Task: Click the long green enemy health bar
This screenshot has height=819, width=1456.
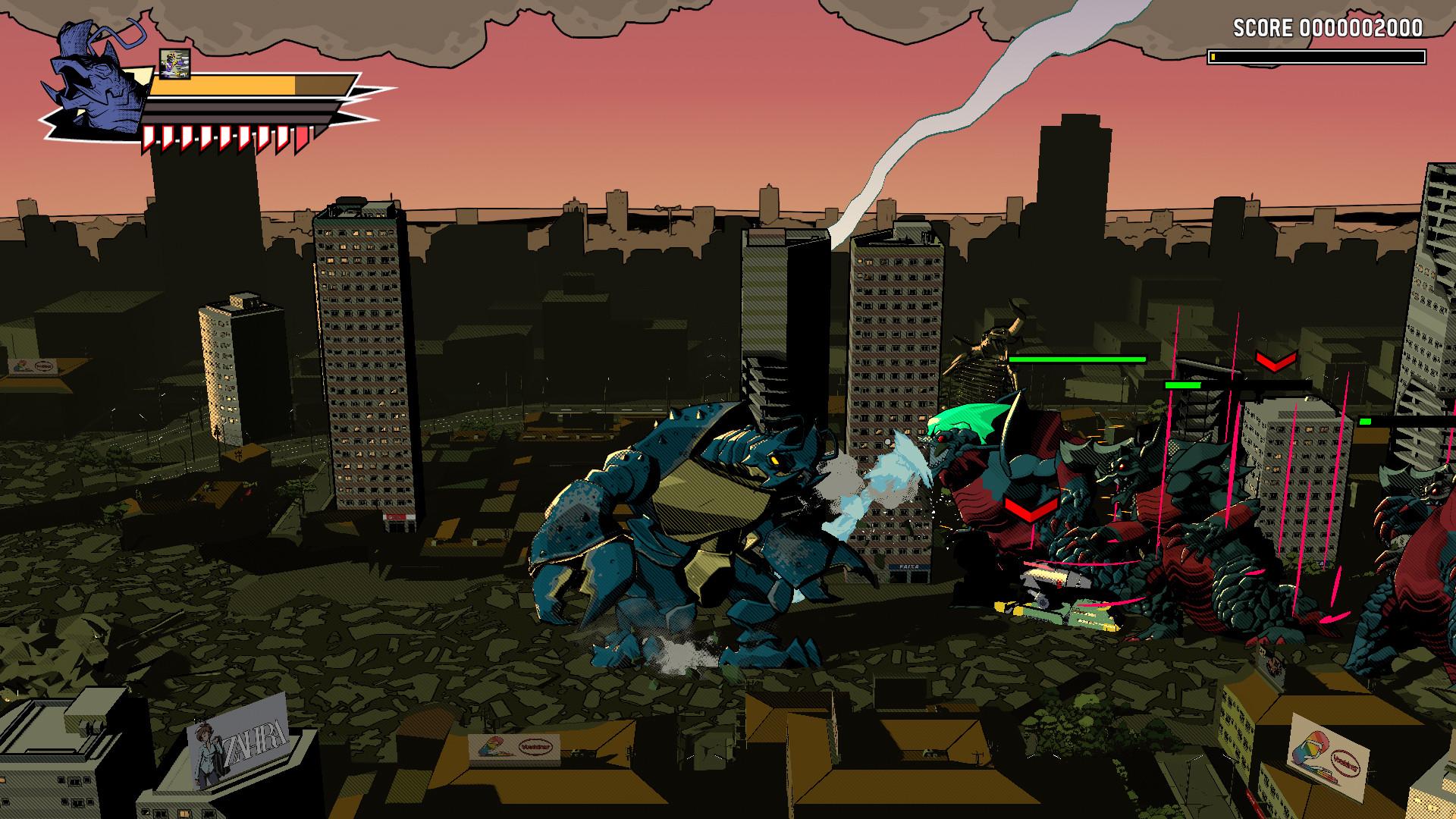Action: tap(1077, 359)
